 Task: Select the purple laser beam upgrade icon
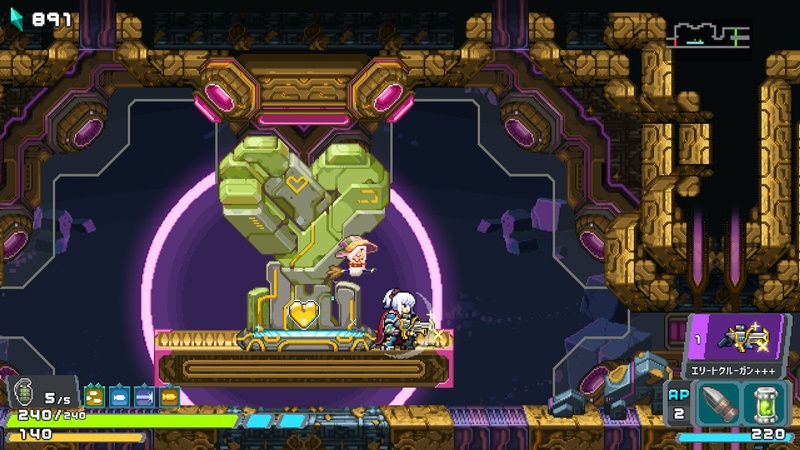point(145,396)
